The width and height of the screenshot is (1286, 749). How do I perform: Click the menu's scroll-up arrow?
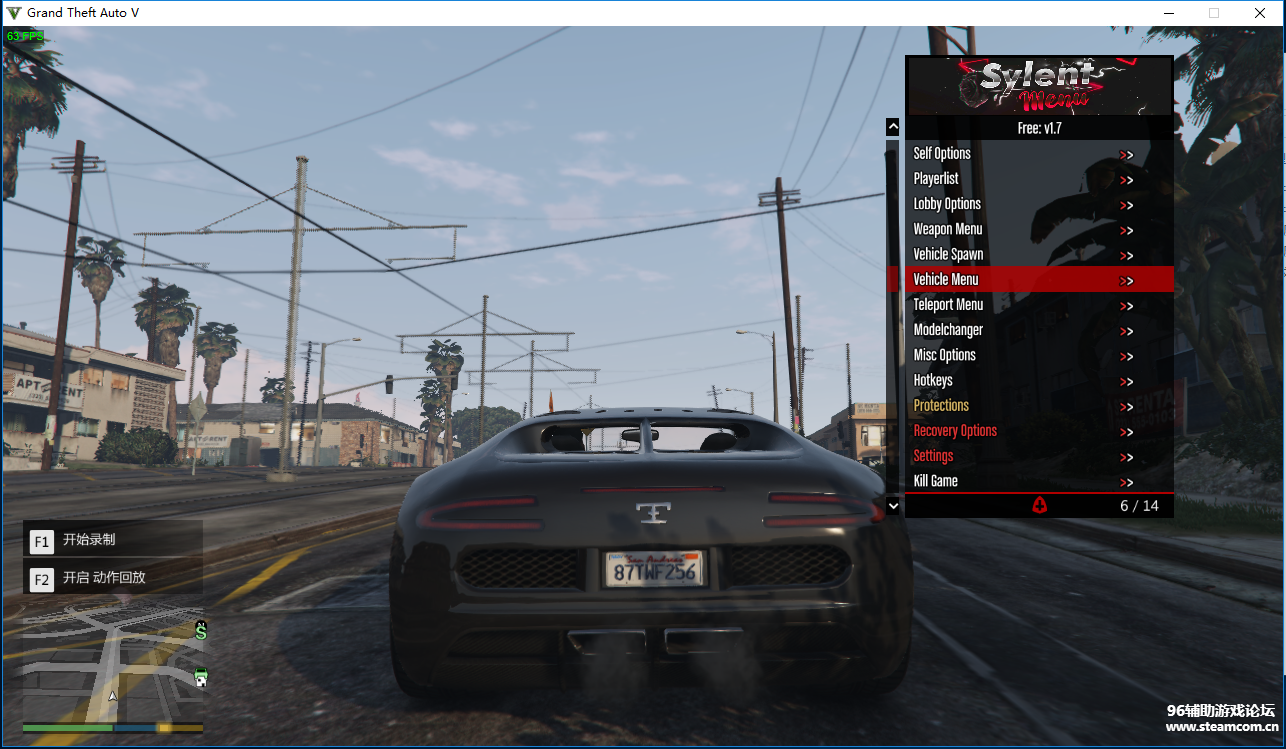[x=893, y=127]
